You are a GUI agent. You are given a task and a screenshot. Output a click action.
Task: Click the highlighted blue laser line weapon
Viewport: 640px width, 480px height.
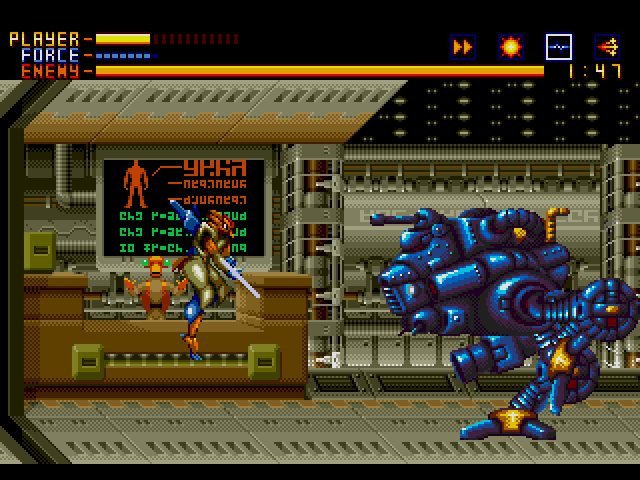tap(558, 46)
